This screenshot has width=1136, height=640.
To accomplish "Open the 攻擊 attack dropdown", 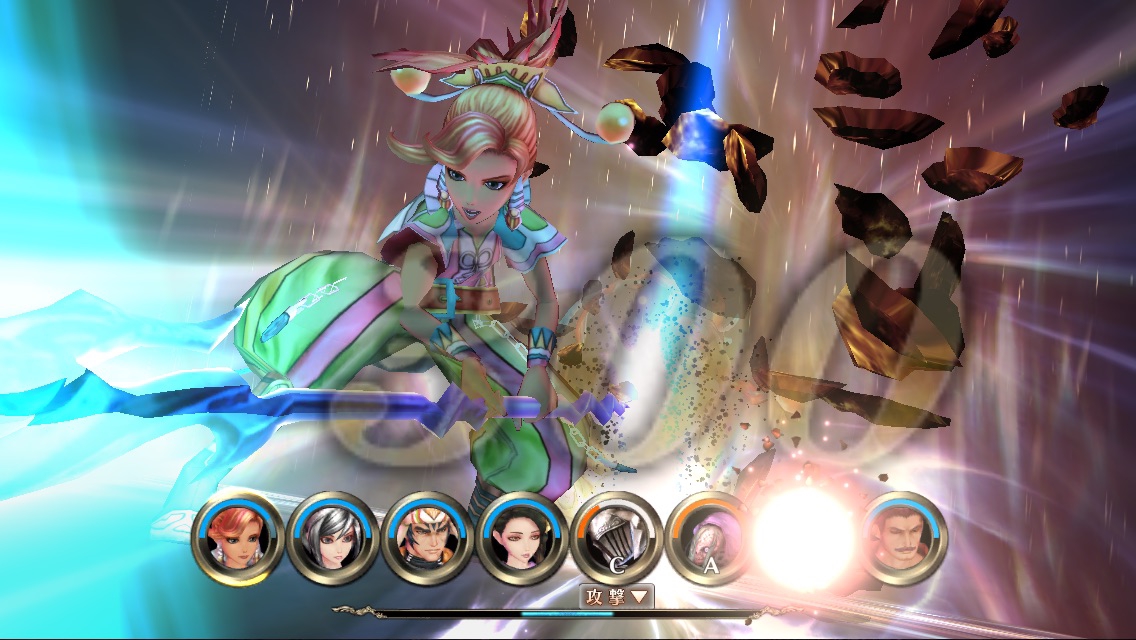I will click(617, 597).
